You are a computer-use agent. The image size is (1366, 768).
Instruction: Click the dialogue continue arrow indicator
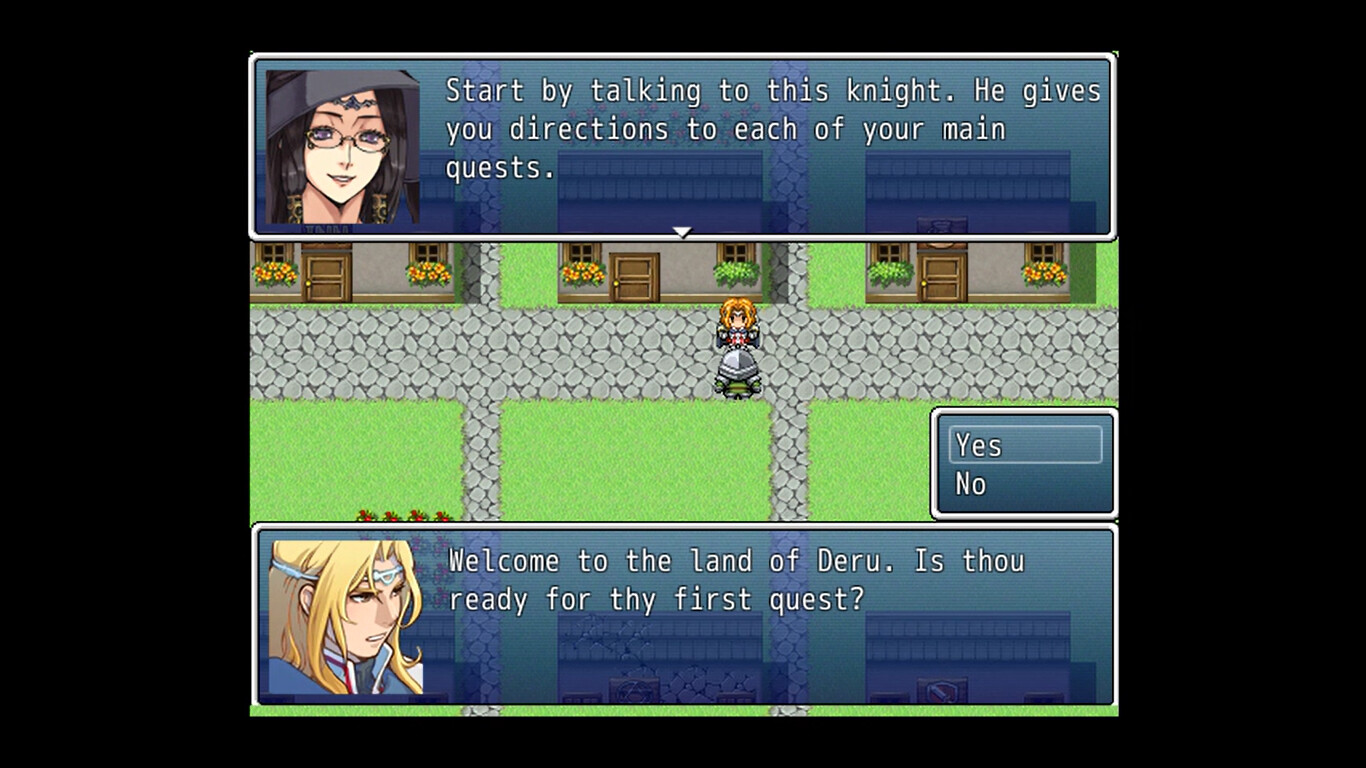click(681, 232)
